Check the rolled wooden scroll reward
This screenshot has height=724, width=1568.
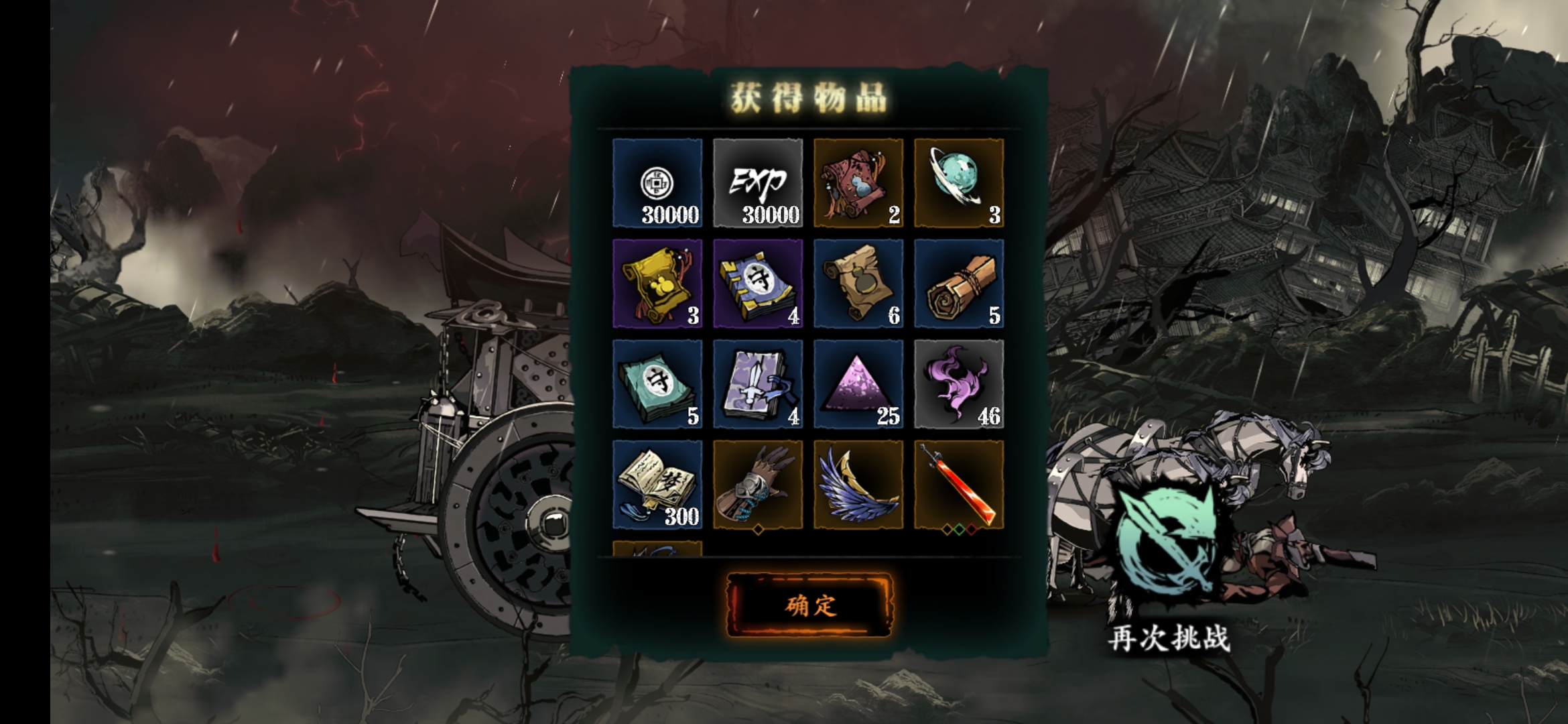[959, 284]
